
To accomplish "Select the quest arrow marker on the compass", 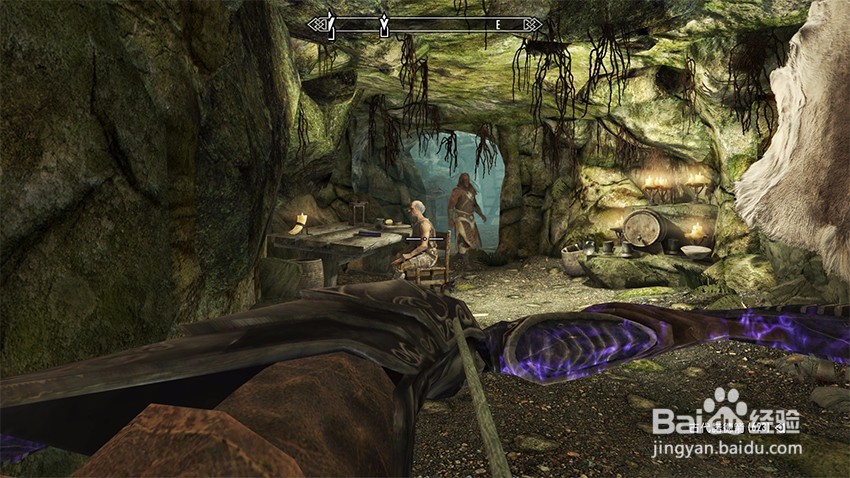I will pos(383,23).
